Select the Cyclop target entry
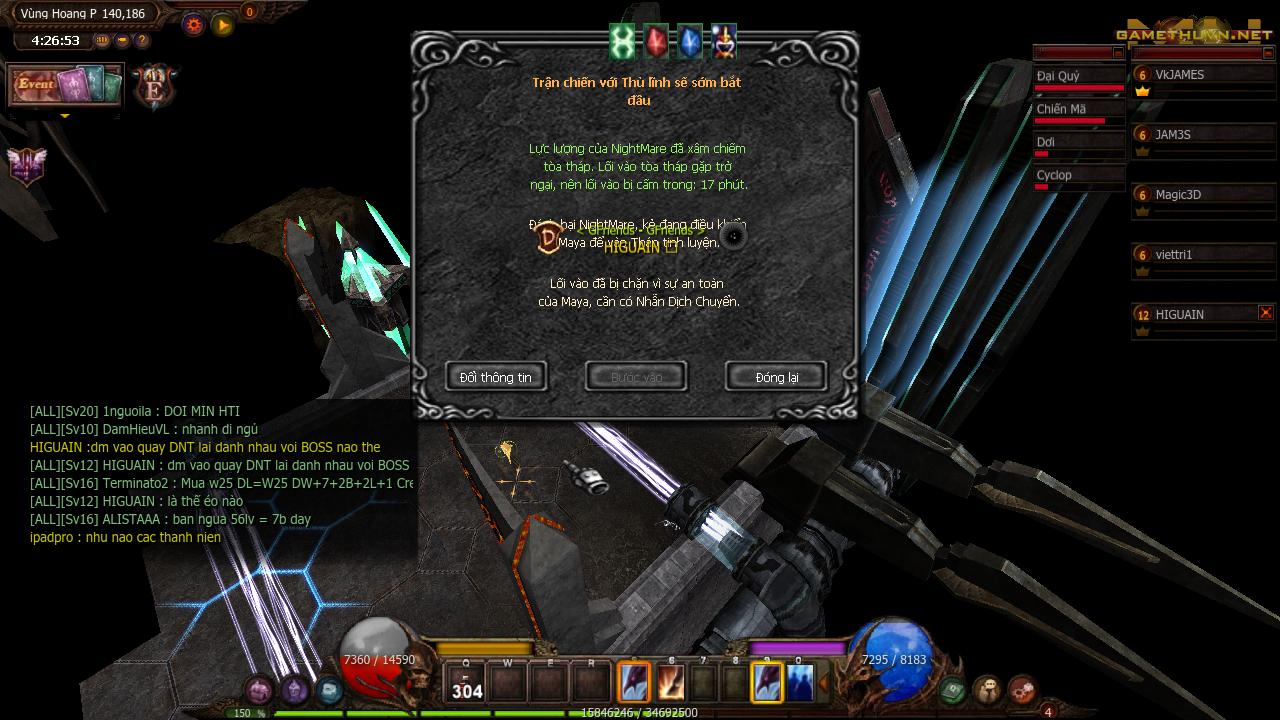The image size is (1280, 720). [1078, 176]
